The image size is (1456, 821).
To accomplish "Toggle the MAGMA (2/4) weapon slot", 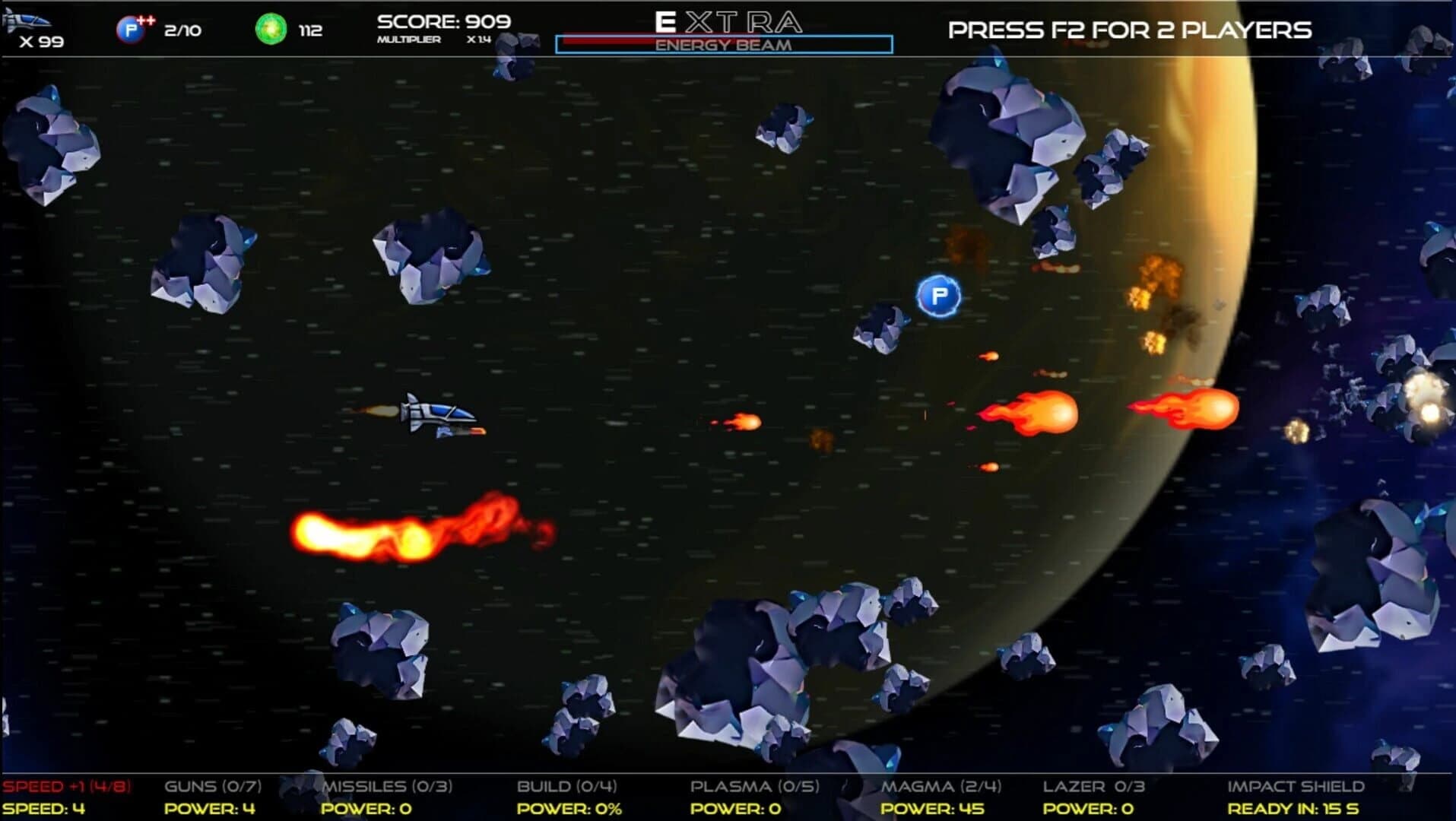I will pyautogui.click(x=937, y=787).
